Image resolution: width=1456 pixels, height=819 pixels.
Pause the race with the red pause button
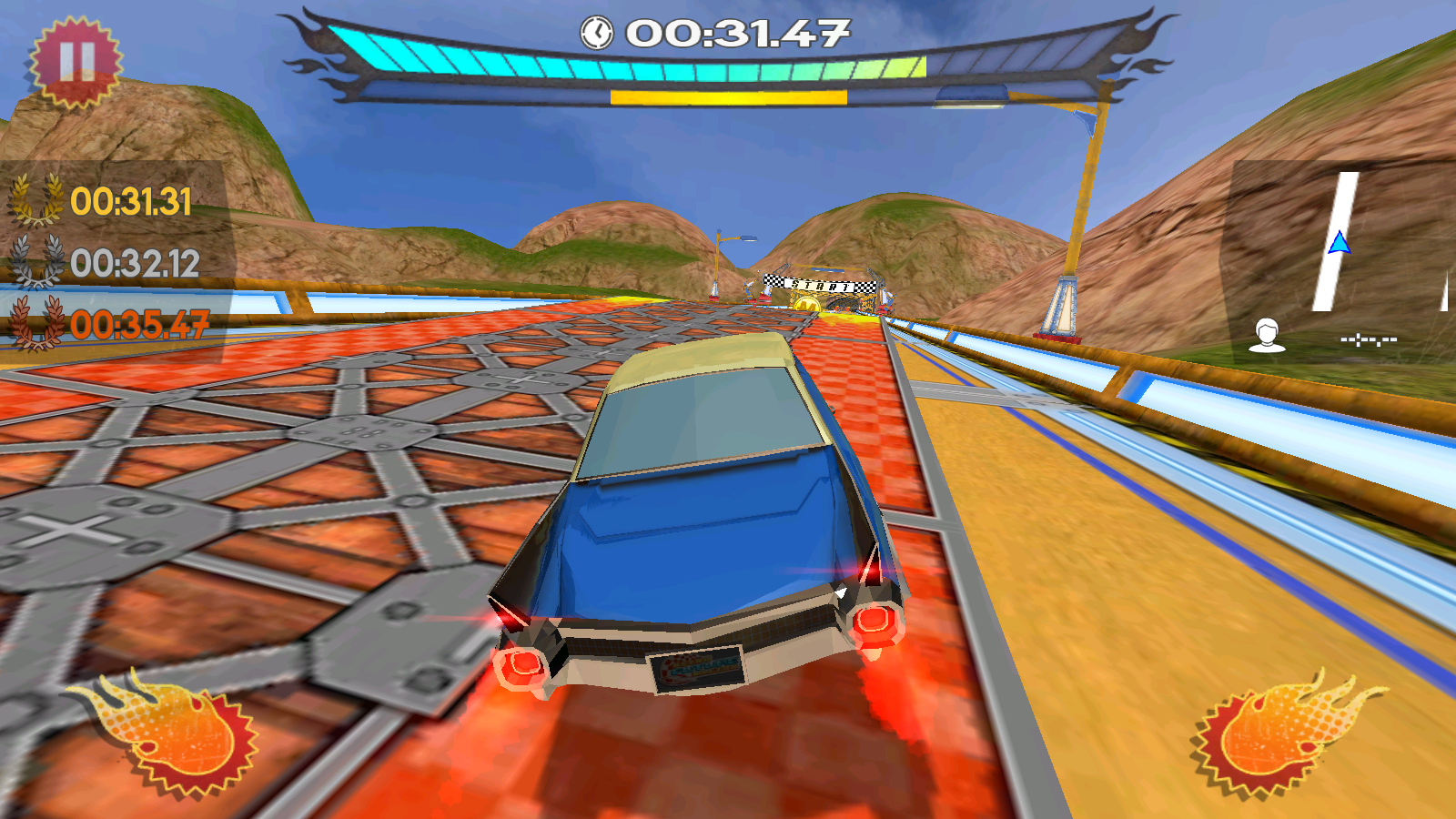tap(76, 62)
